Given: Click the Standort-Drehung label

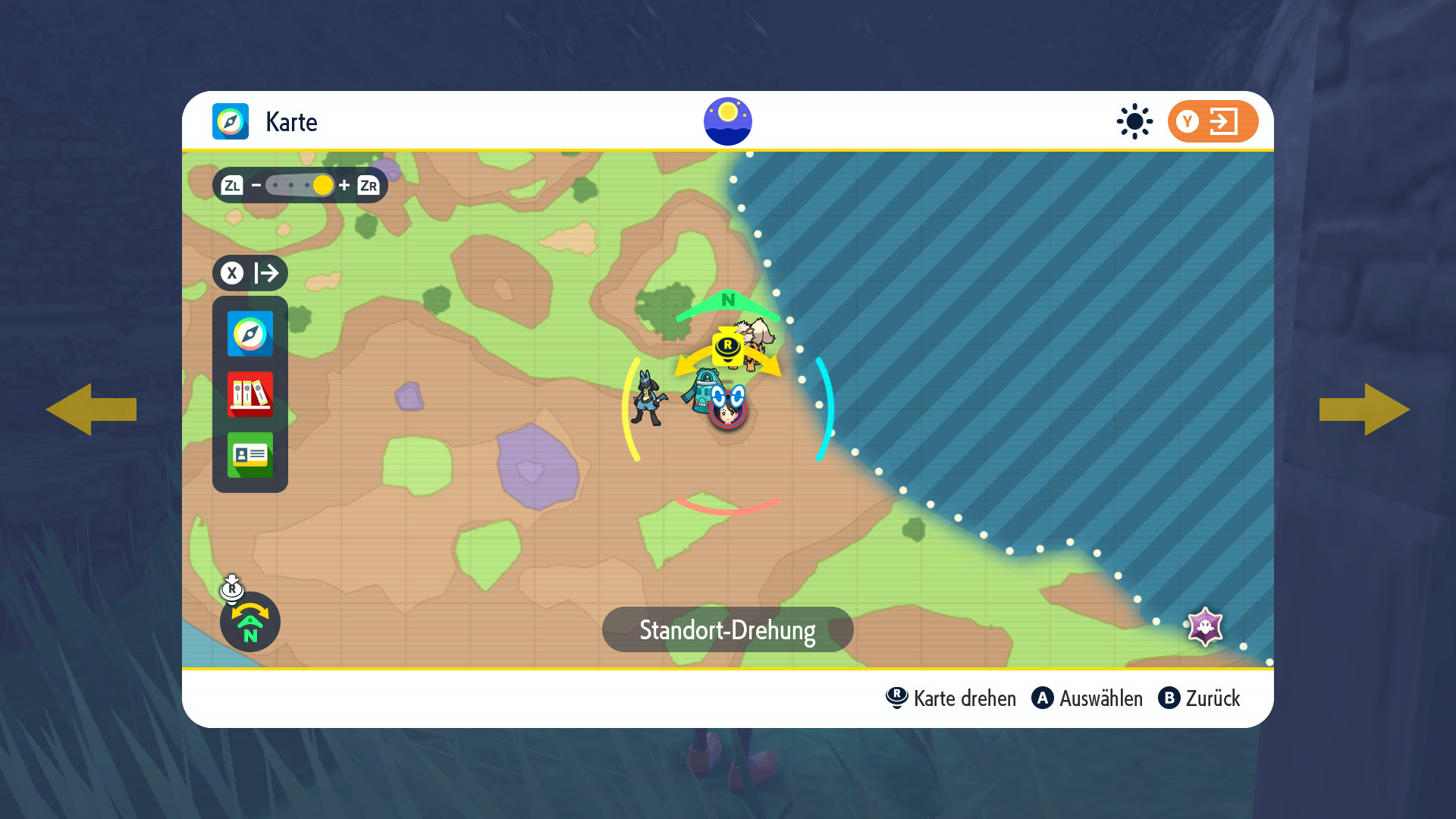Looking at the screenshot, I should tap(727, 629).
